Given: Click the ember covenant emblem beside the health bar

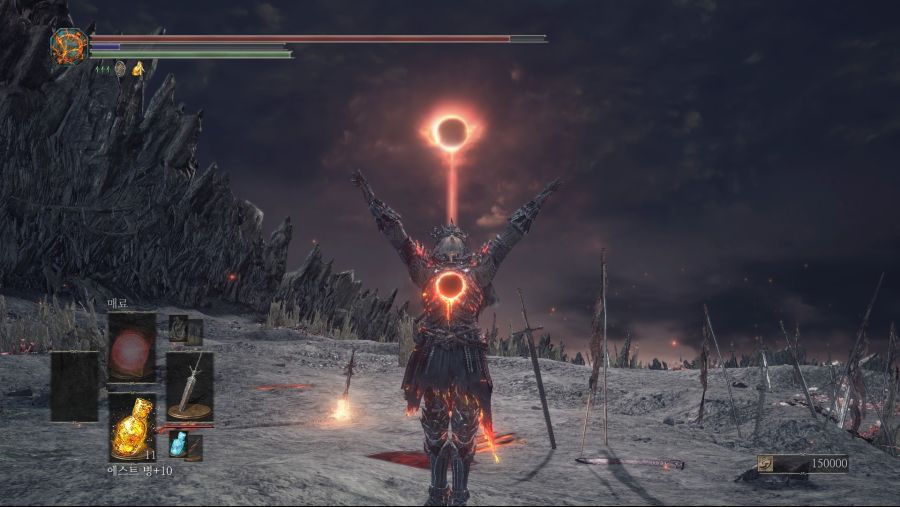Looking at the screenshot, I should coord(70,46).
